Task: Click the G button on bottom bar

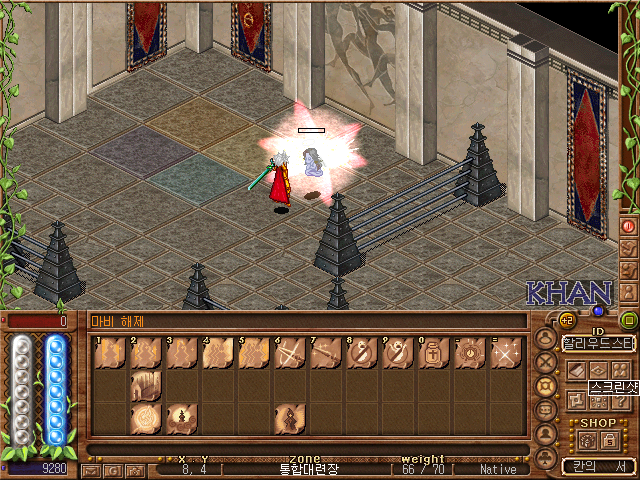Action: tap(112, 469)
